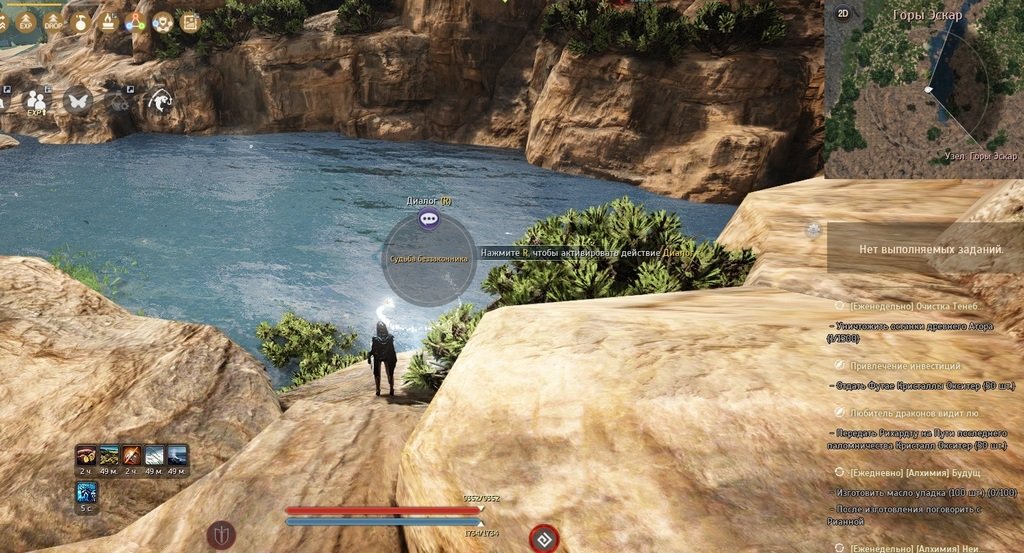Open the alchemy flask icon
The height and width of the screenshot is (553, 1024).
[81, 21]
